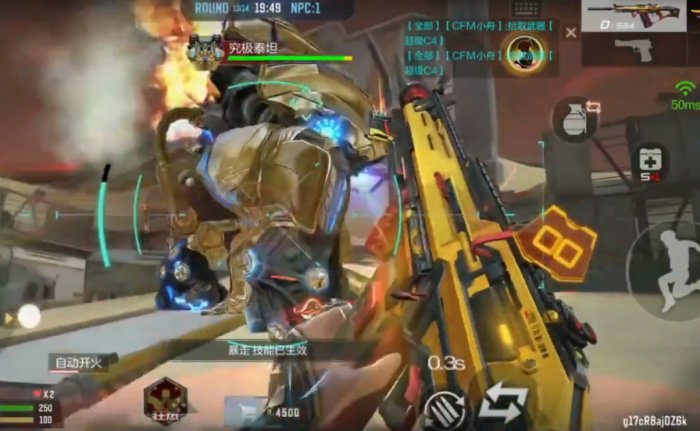Image resolution: width=700 pixels, height=431 pixels.
Task: Close the chat message panel
Action: 571,33
